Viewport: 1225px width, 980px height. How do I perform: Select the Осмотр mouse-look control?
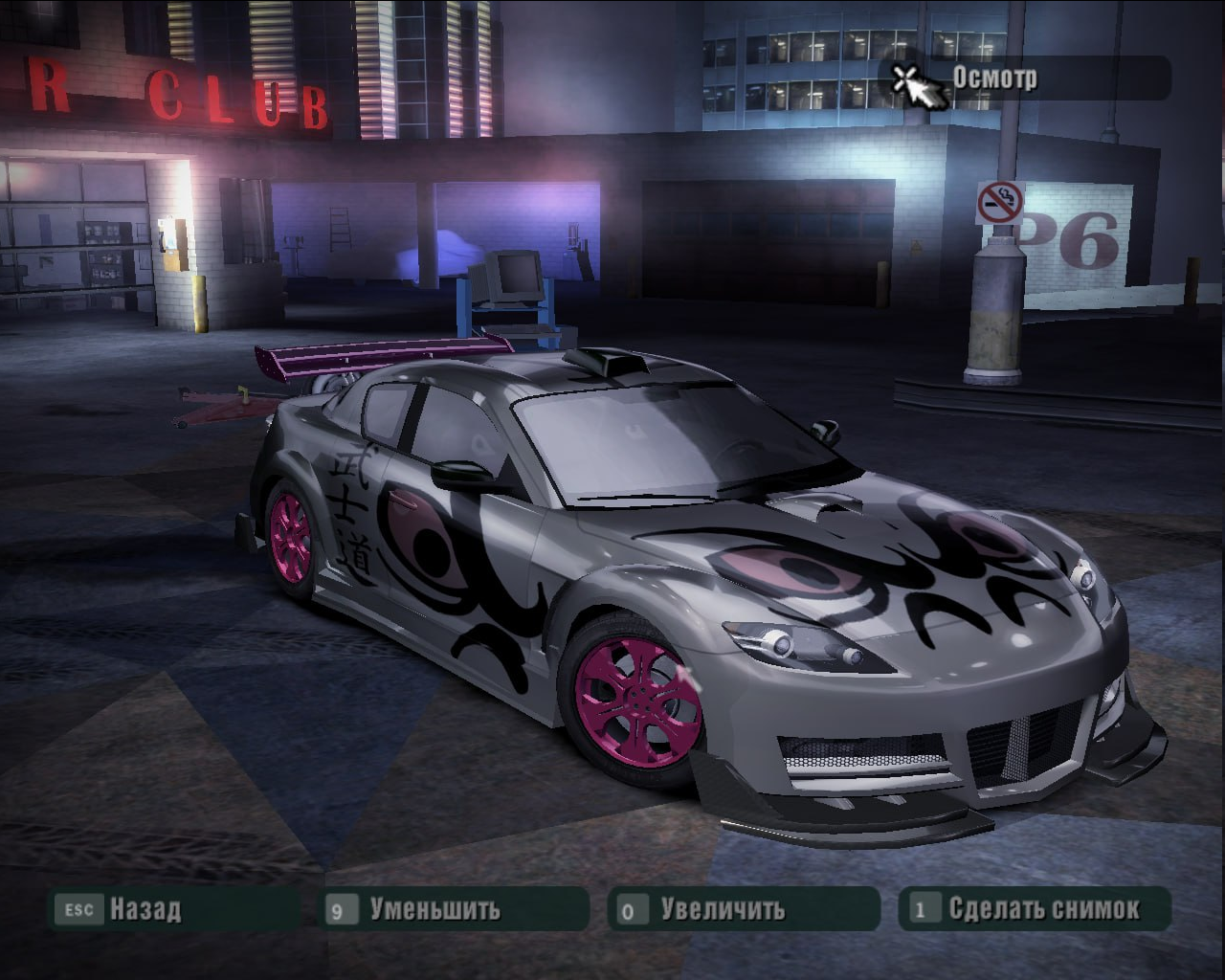993,78
